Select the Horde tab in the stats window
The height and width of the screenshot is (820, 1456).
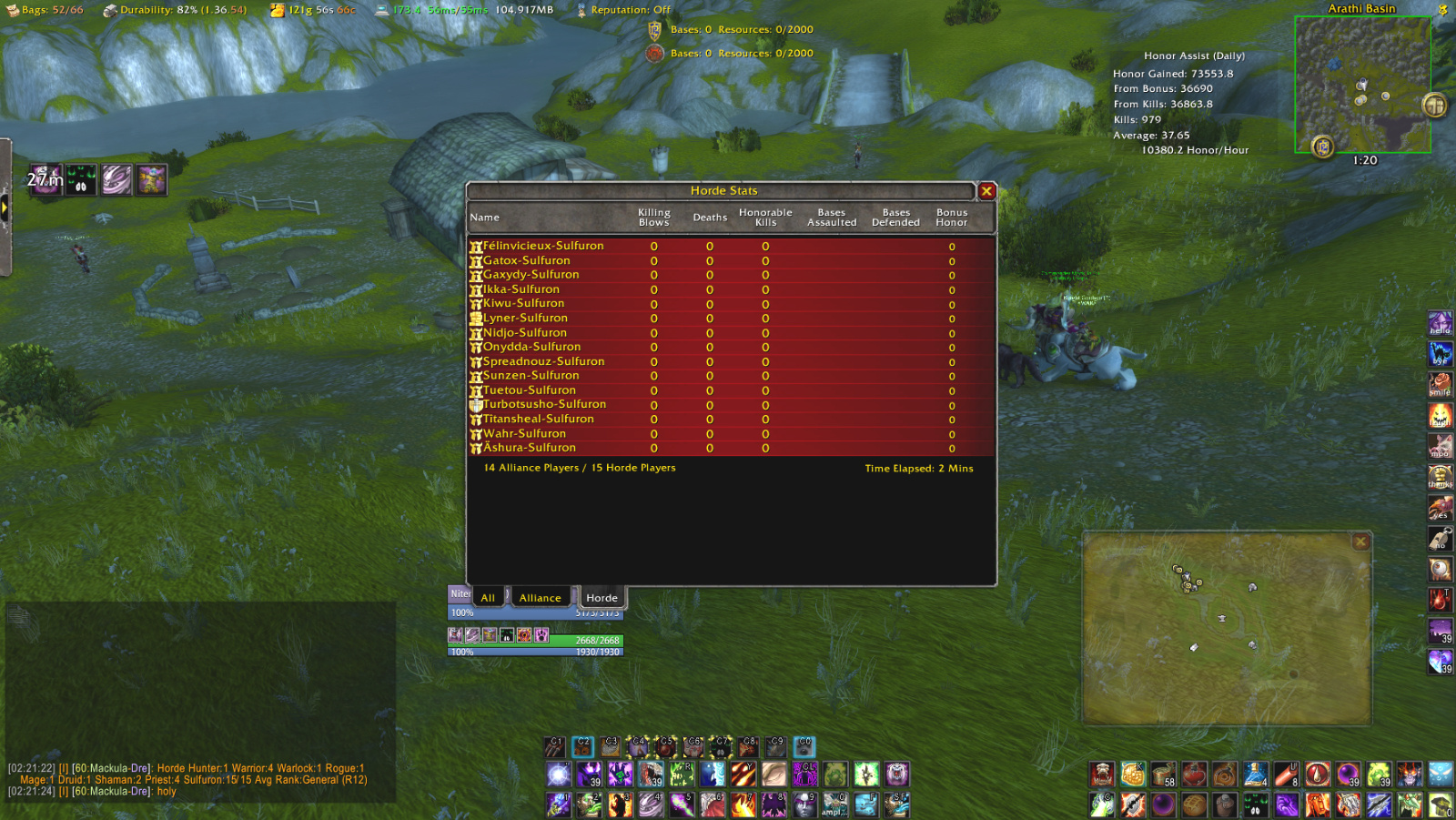click(x=602, y=598)
